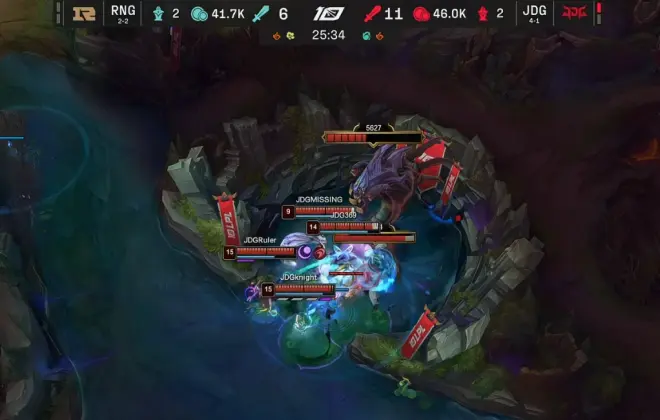Click the blue team tower icon
This screenshot has width=660, height=420.
[x=158, y=14]
